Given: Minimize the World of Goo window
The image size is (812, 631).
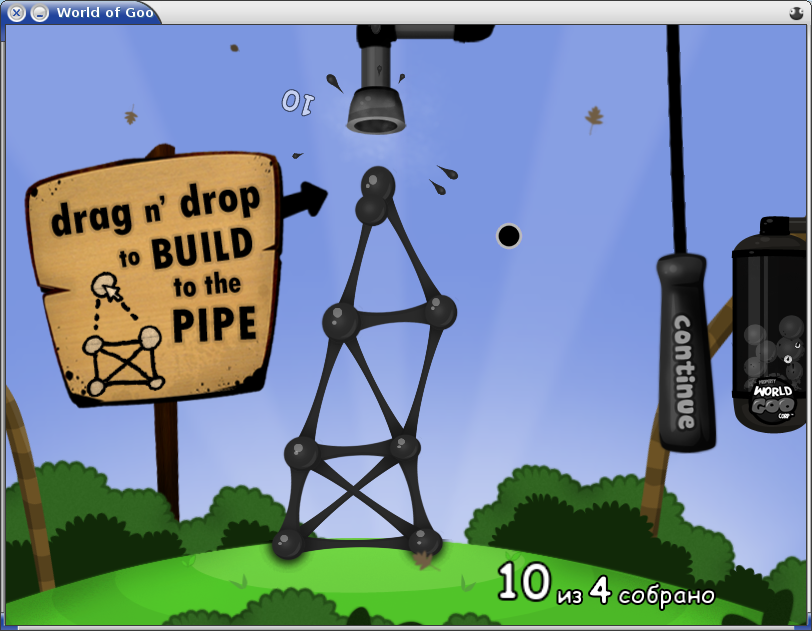Looking at the screenshot, I should coord(39,13).
